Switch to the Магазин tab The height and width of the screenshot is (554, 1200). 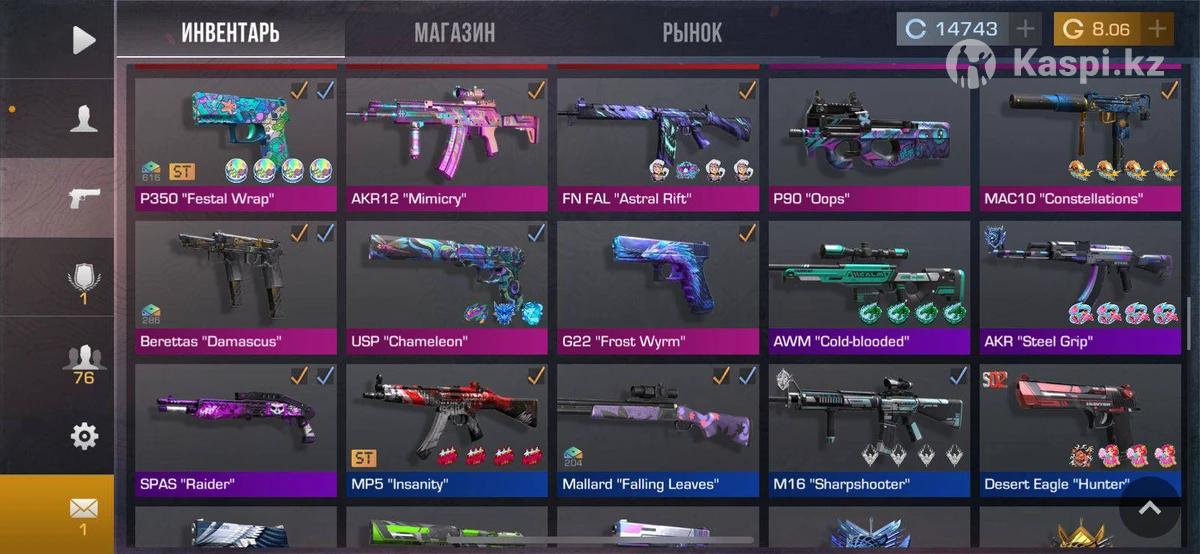454,33
